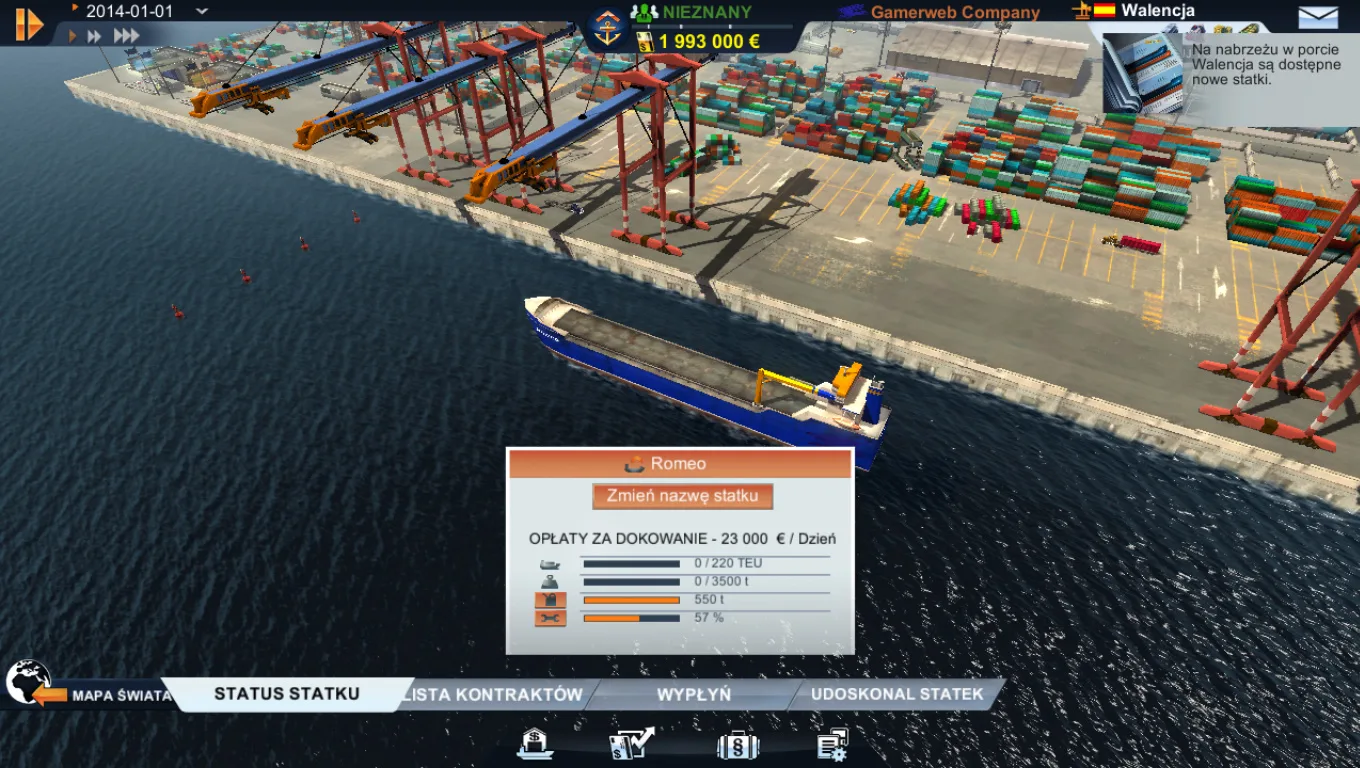Open the bank/harbor finances icon

point(535,744)
